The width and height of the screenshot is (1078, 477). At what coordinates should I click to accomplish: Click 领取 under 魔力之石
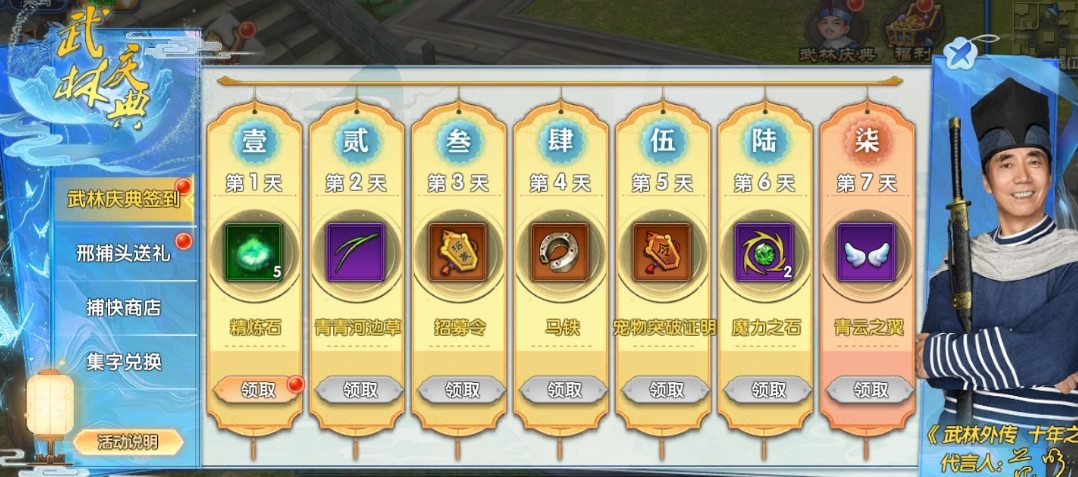[764, 389]
